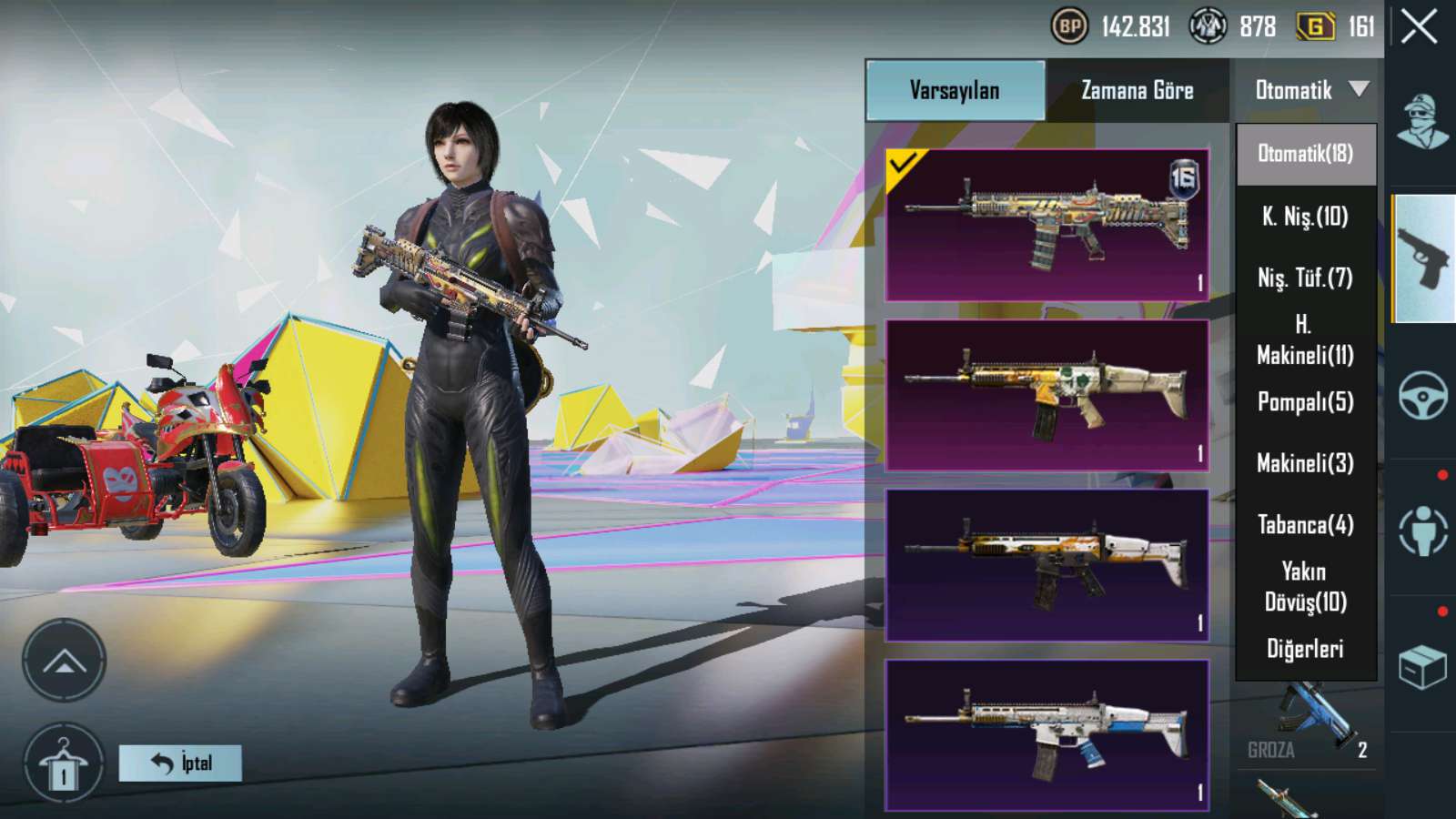Open the crate box sidebar tab

tap(1422, 667)
